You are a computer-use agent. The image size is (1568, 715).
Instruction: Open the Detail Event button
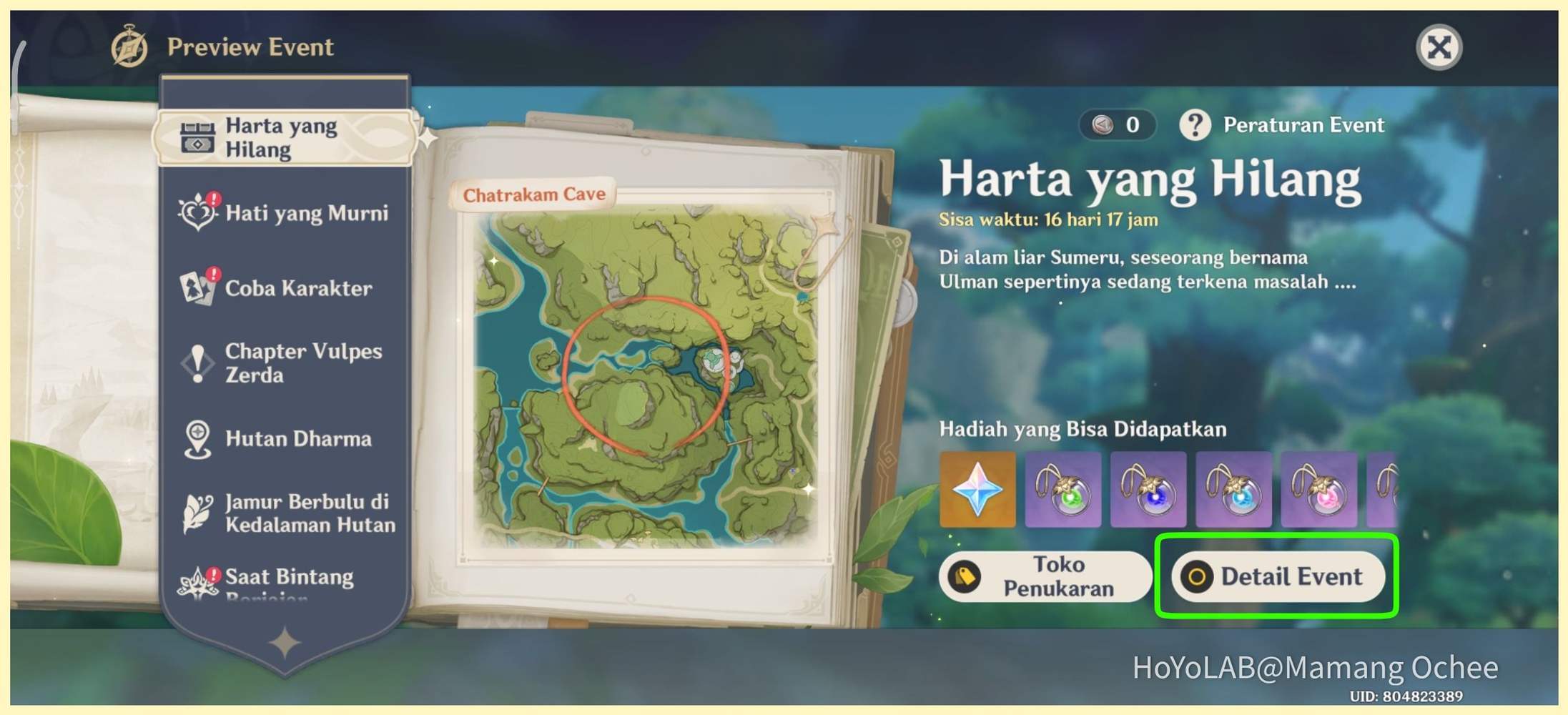pos(1278,576)
